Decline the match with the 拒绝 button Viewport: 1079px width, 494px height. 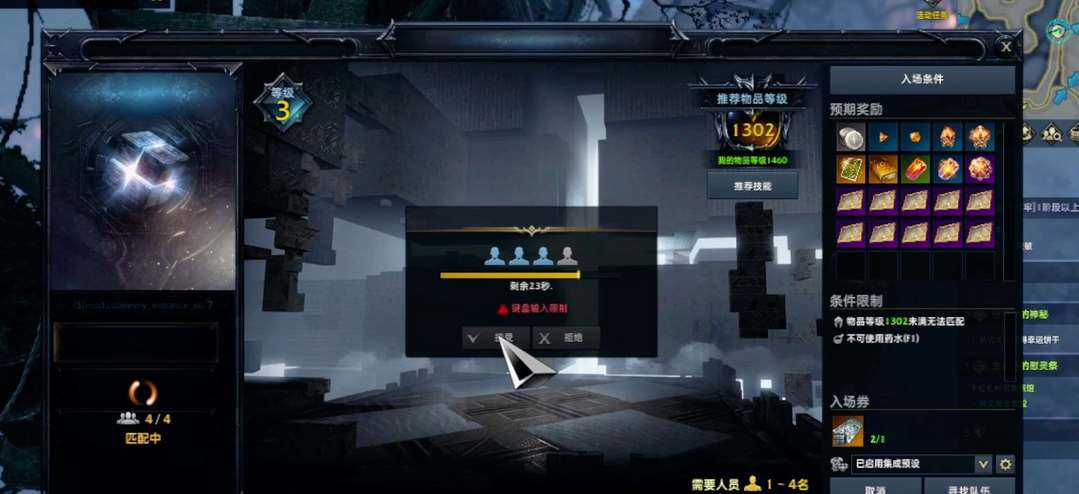(x=565, y=338)
